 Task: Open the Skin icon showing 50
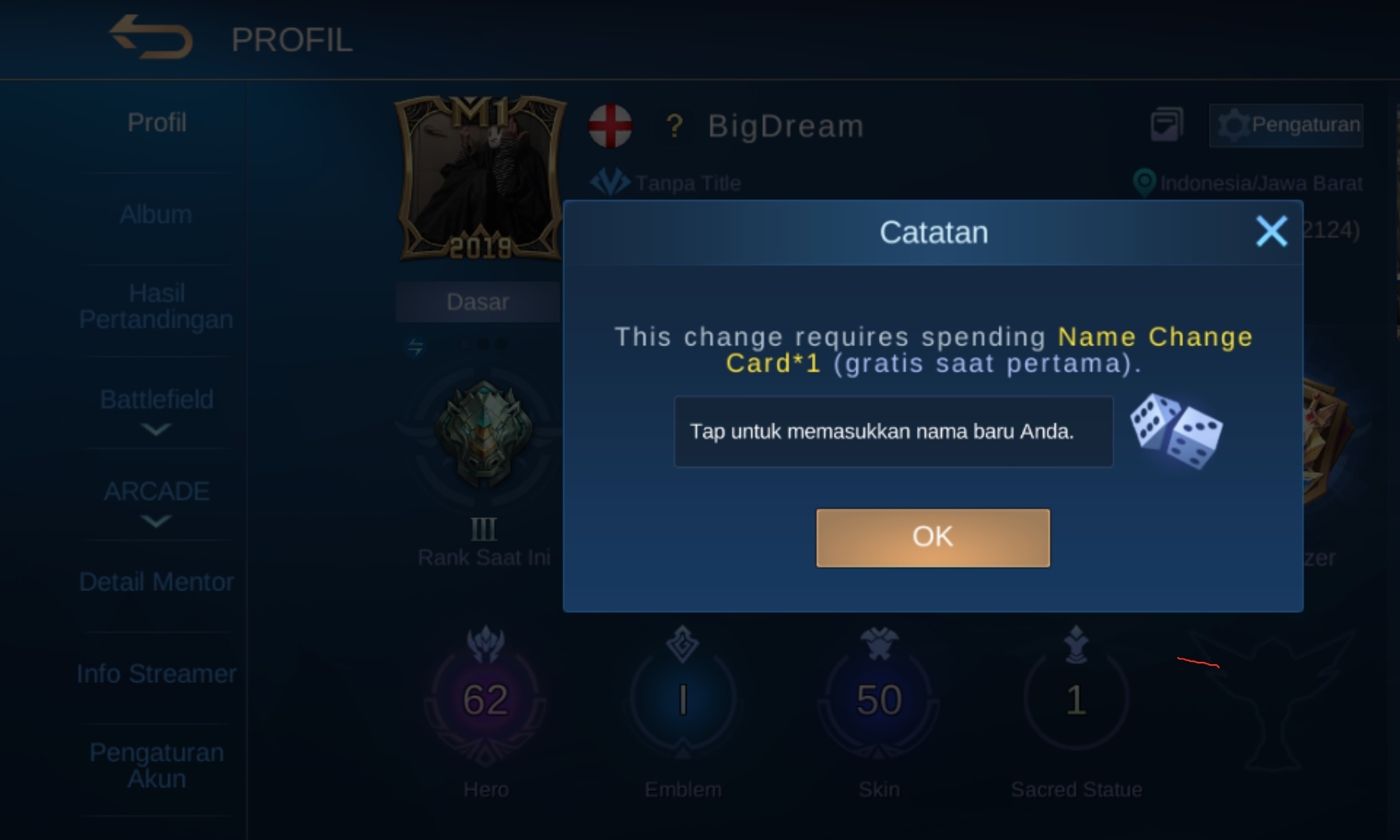click(879, 698)
